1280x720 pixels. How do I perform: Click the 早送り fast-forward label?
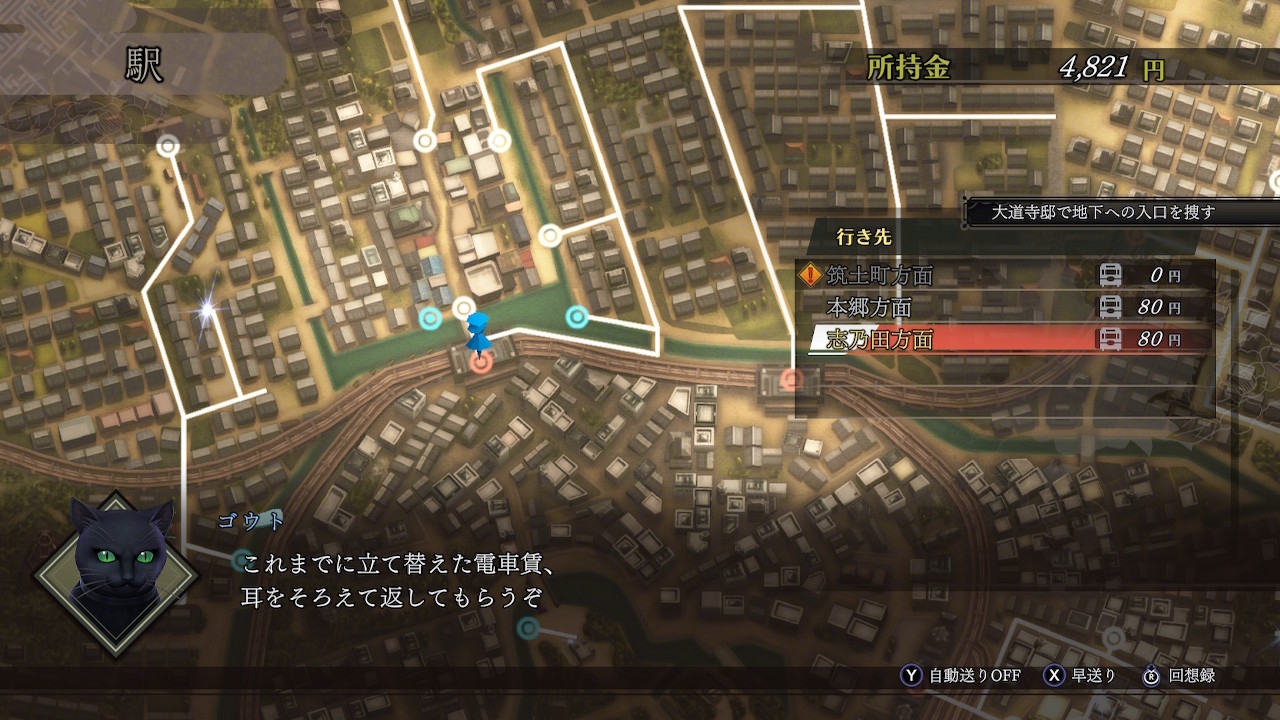(x=1093, y=676)
